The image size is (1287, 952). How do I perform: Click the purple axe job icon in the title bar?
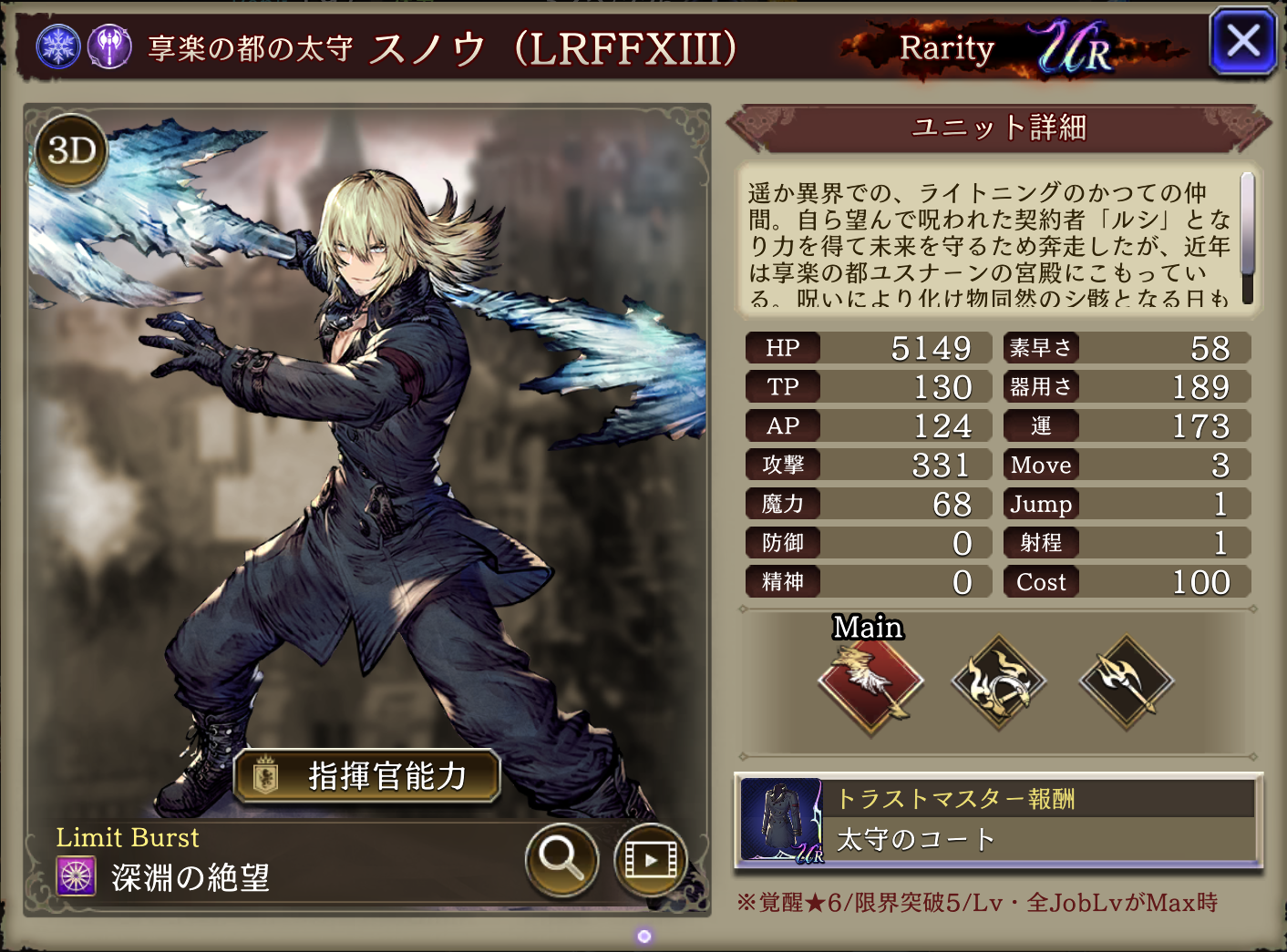point(110,46)
